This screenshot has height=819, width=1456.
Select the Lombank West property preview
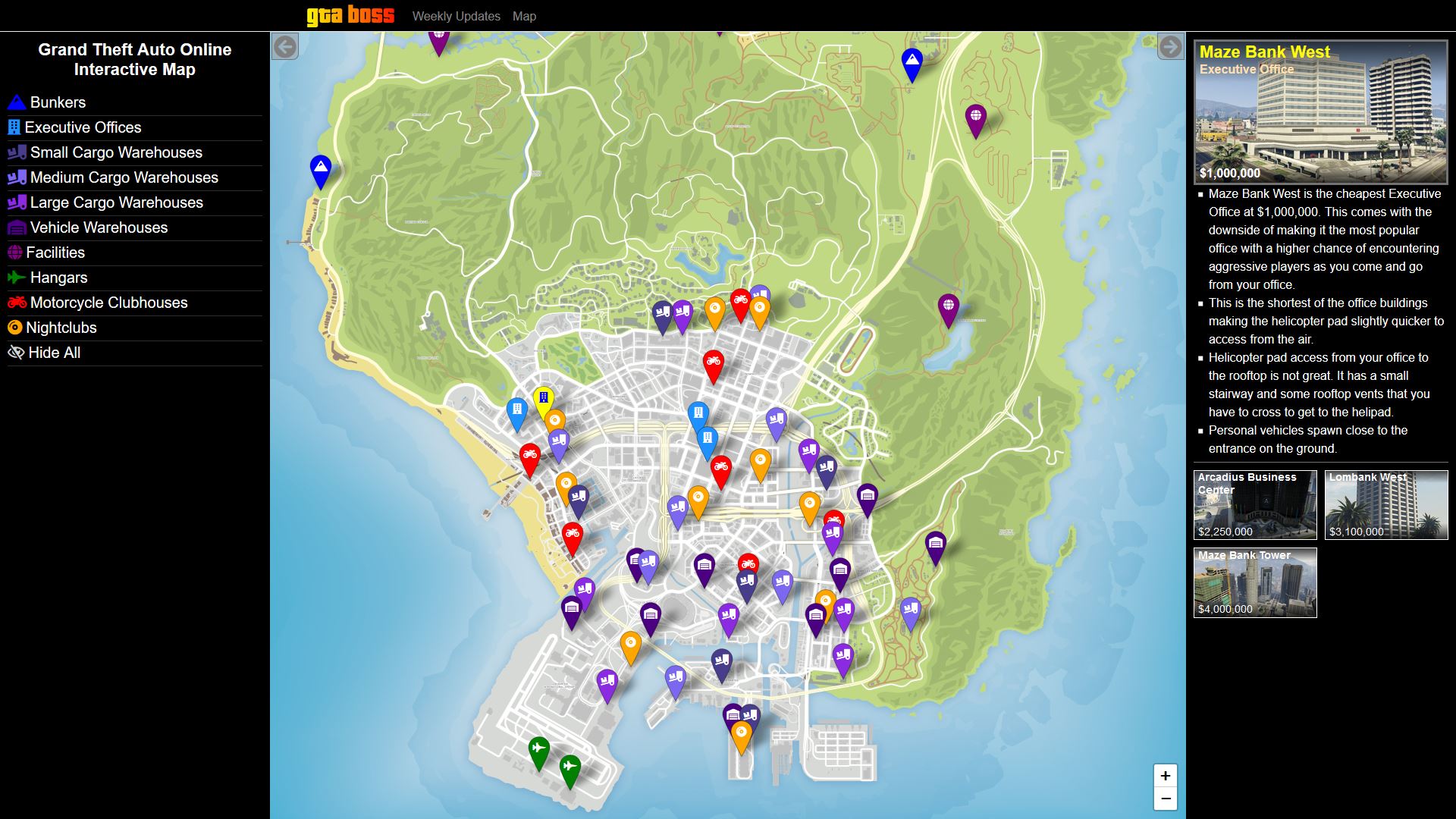tap(1386, 505)
